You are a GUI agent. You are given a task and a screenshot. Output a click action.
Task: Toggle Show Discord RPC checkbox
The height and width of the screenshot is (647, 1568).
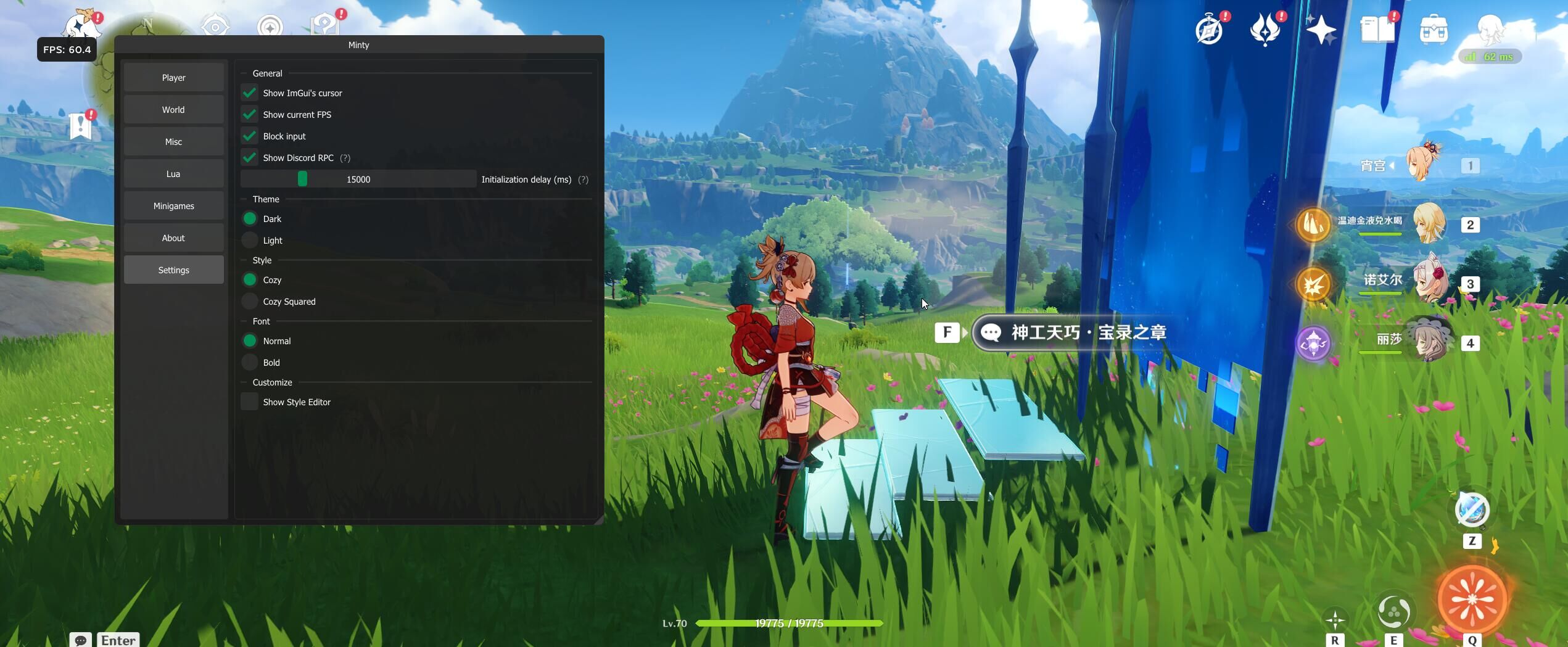click(250, 158)
